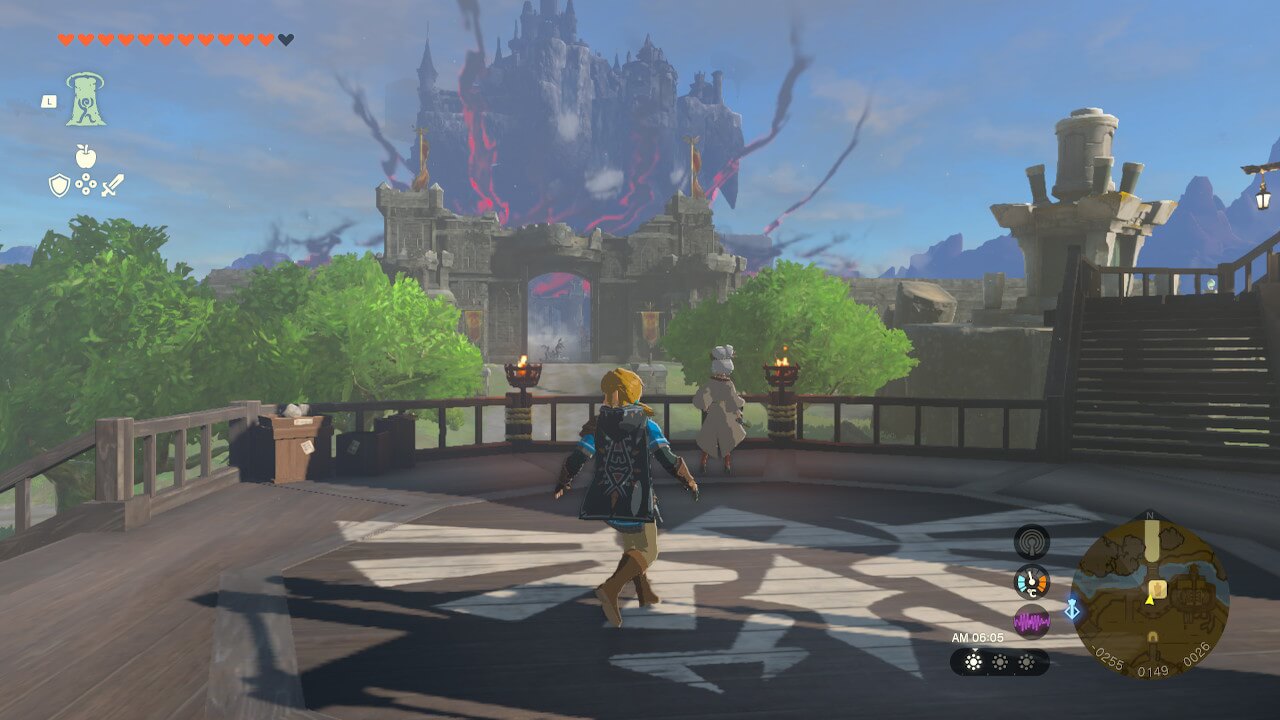Image resolution: width=1280 pixels, height=720 pixels.
Task: Open the sword weapon quick-select icon
Action: pyautogui.click(x=112, y=185)
